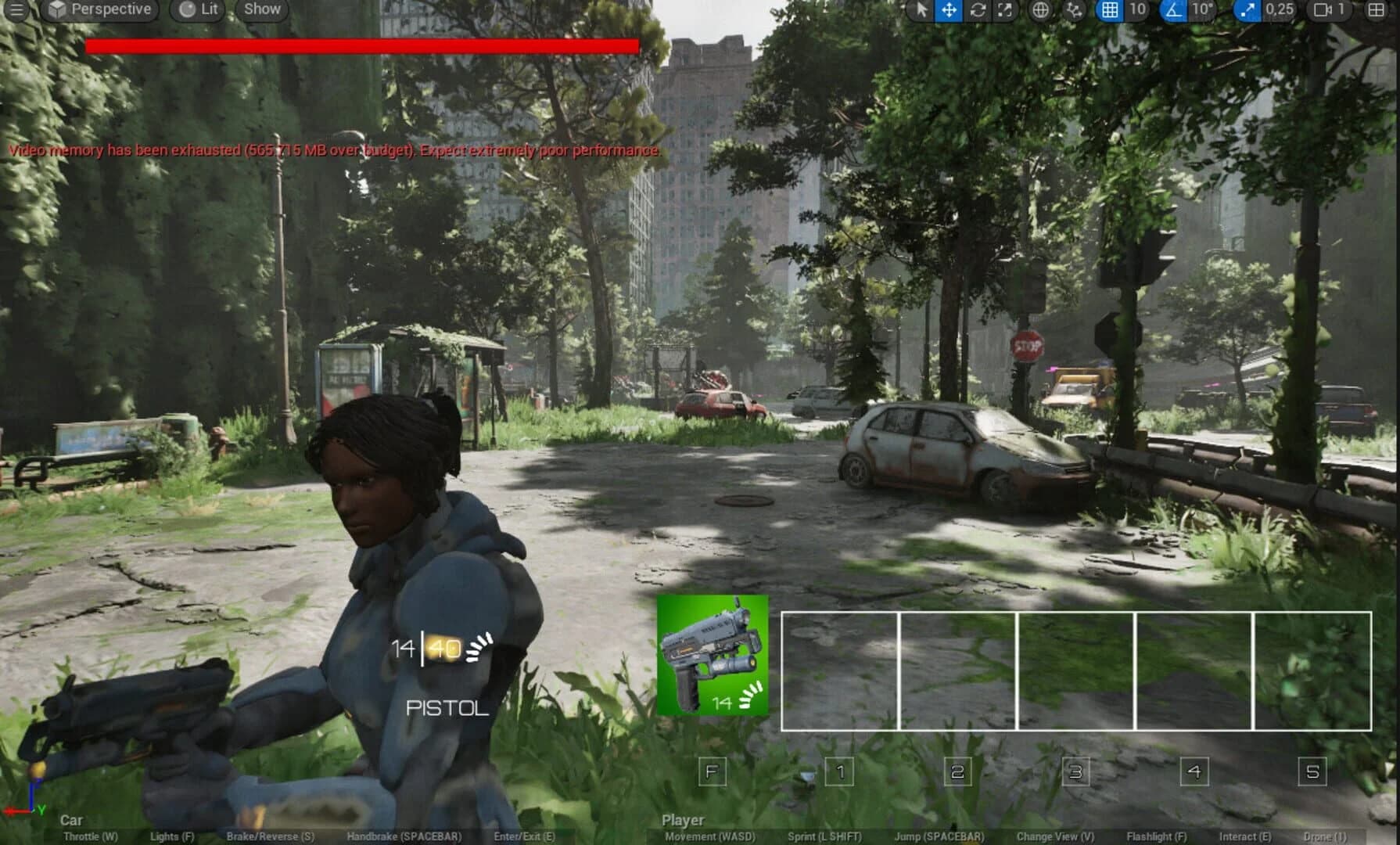Change scale snap via the 0.25 button
Screen dimensions: 1400x845
[1279, 11]
